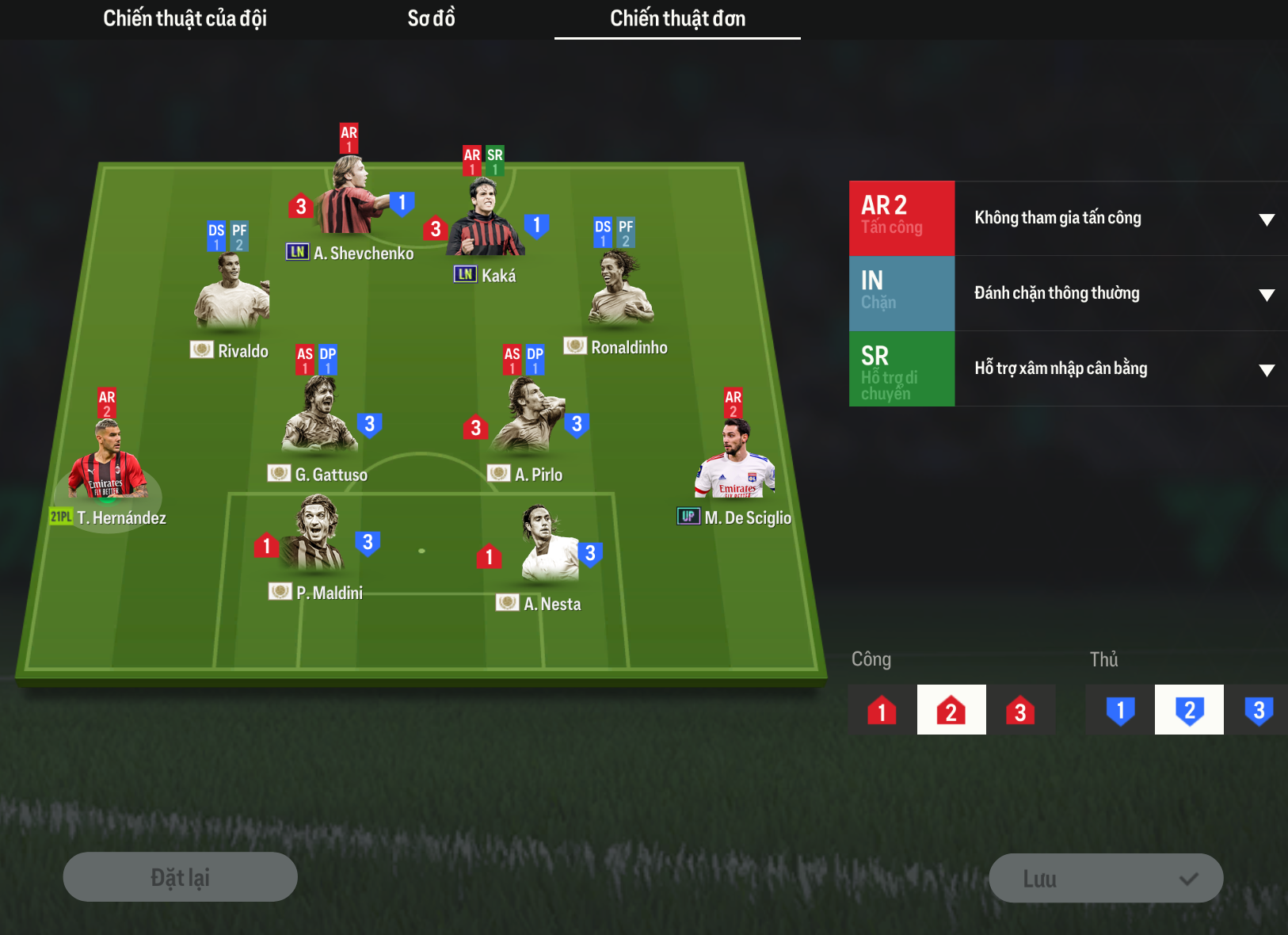Screen dimensions: 1288x935
Task: Choose Thủ defense level 2
Action: click(1189, 710)
